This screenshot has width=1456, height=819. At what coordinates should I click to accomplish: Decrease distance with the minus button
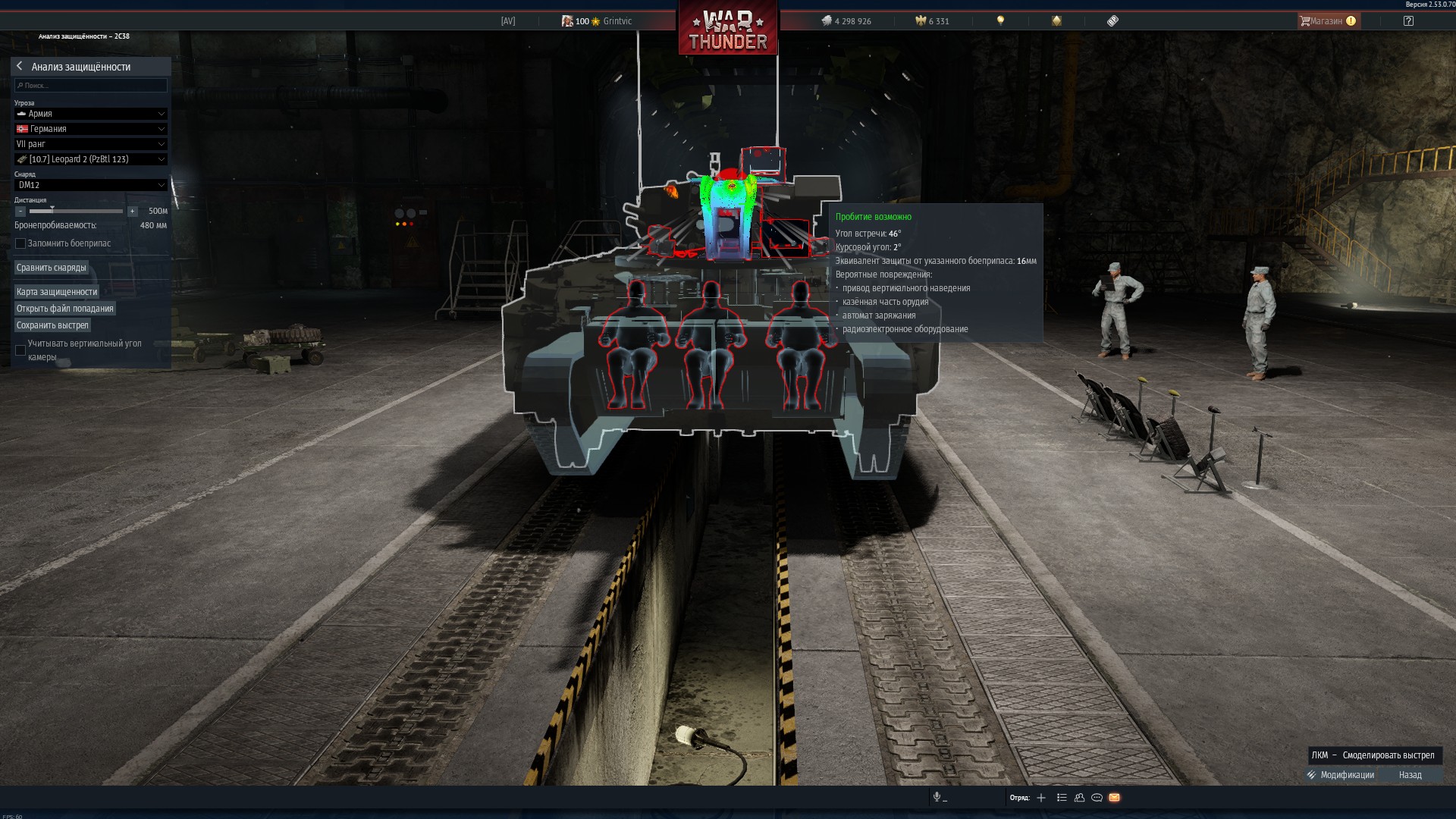pyautogui.click(x=20, y=212)
